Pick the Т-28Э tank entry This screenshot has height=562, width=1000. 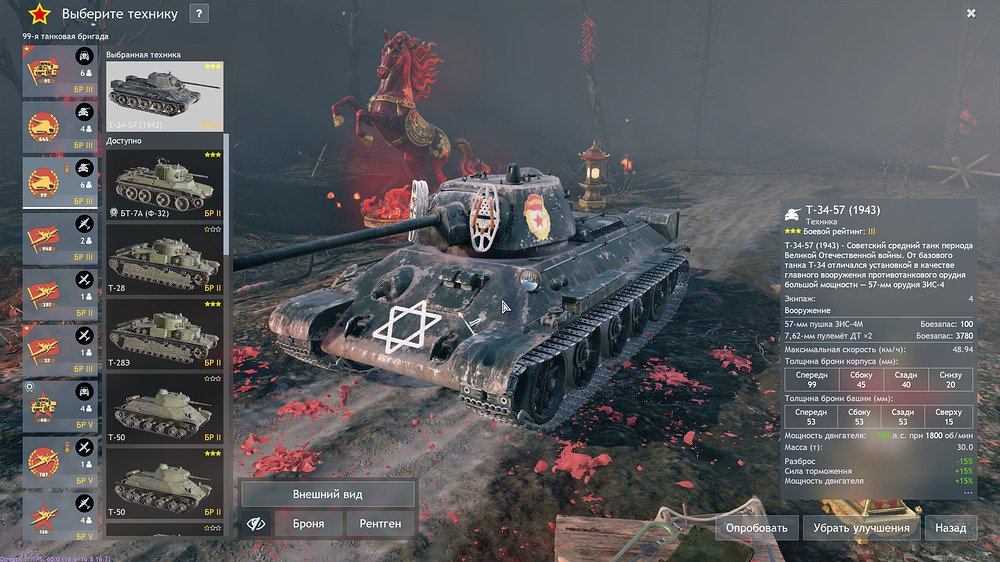pyautogui.click(x=165, y=335)
